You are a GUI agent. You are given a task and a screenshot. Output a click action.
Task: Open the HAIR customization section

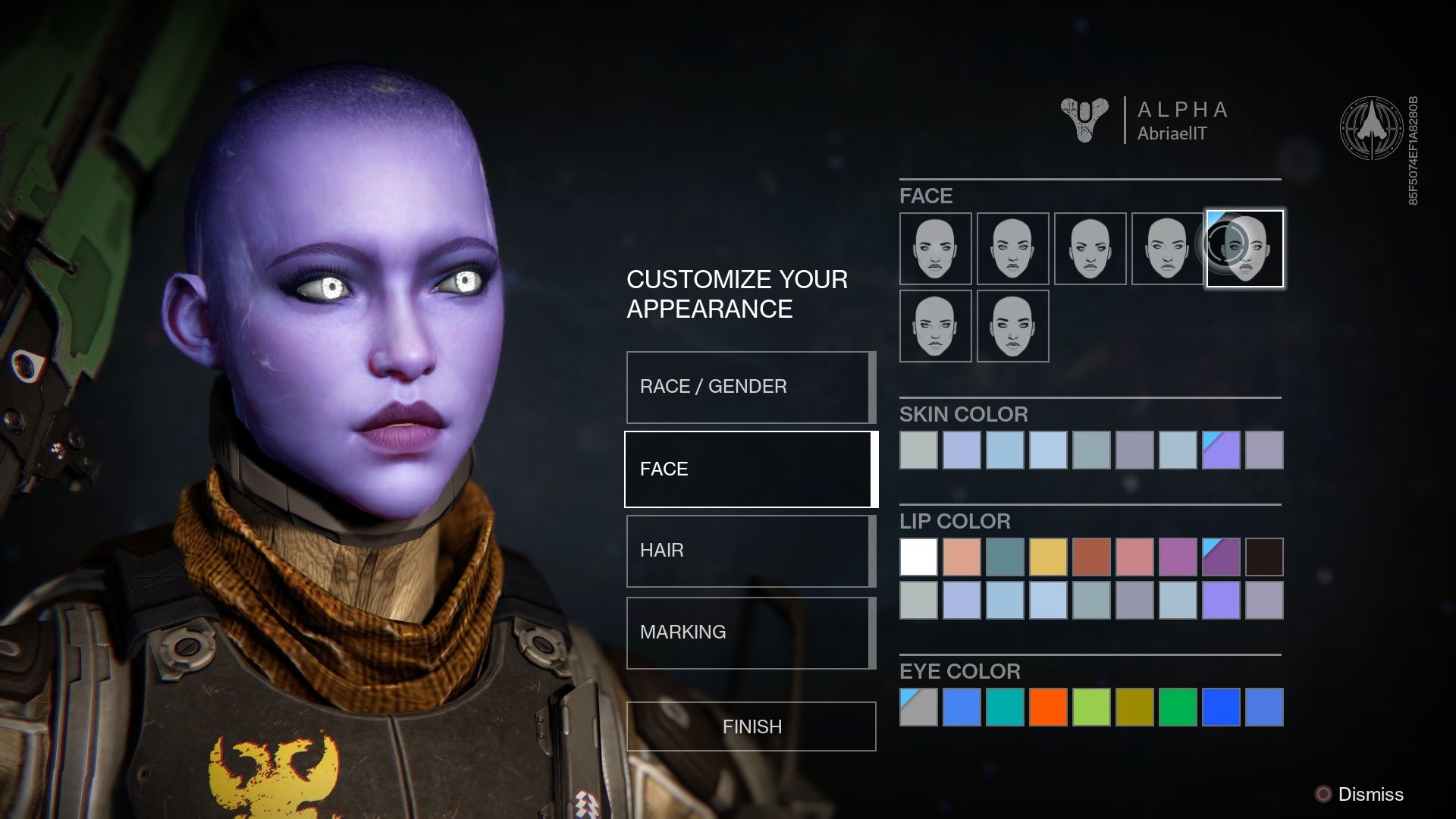749,551
